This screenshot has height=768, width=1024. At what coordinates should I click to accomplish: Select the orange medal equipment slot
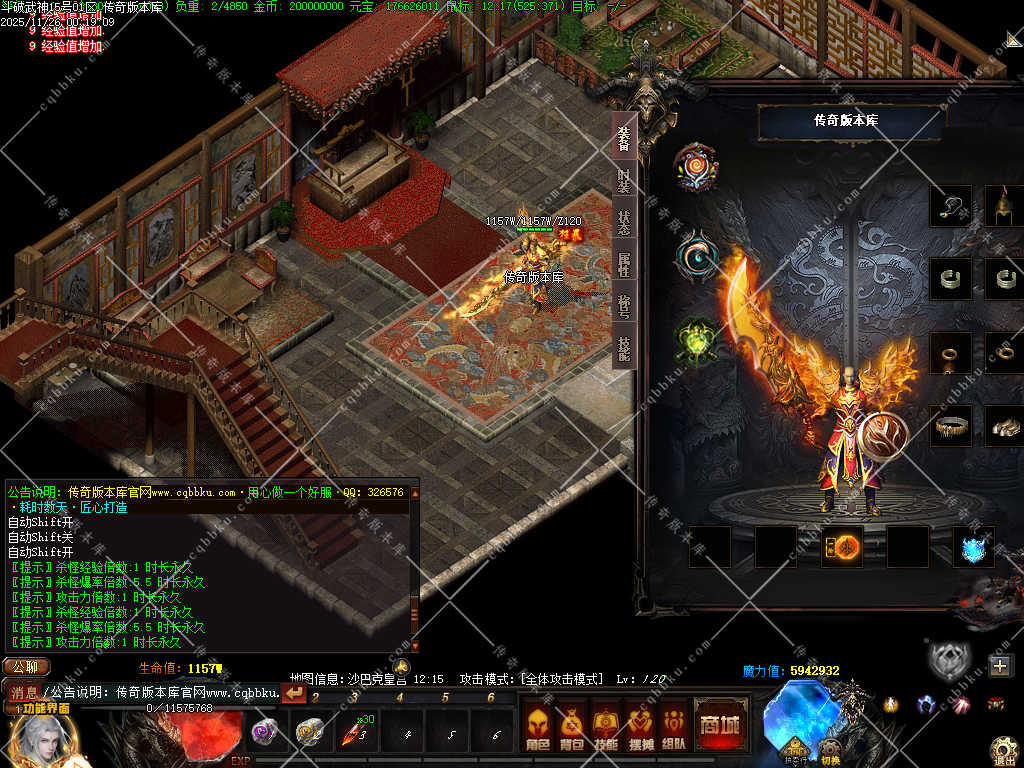842,547
